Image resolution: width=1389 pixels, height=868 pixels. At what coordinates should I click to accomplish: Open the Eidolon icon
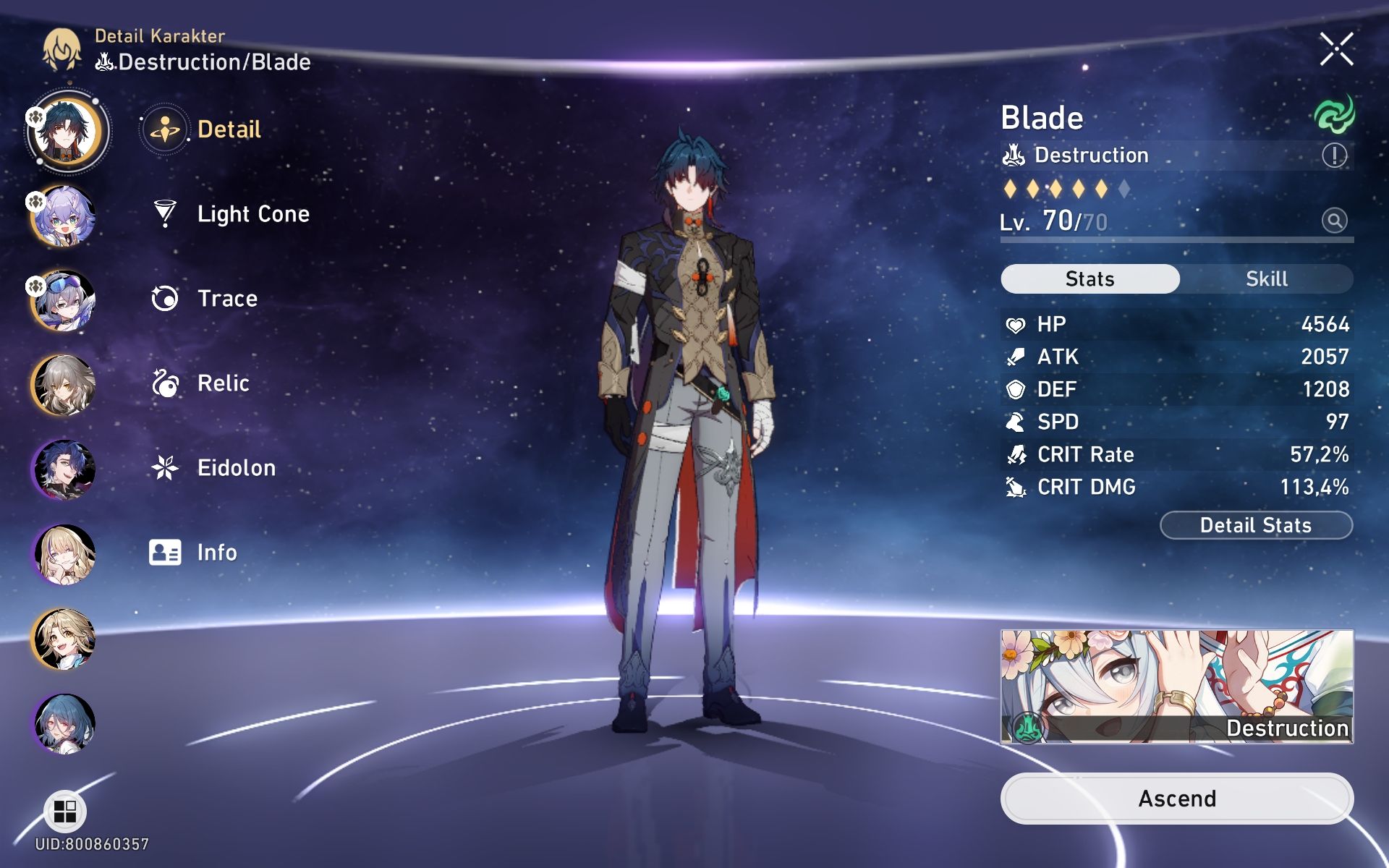click(x=165, y=467)
